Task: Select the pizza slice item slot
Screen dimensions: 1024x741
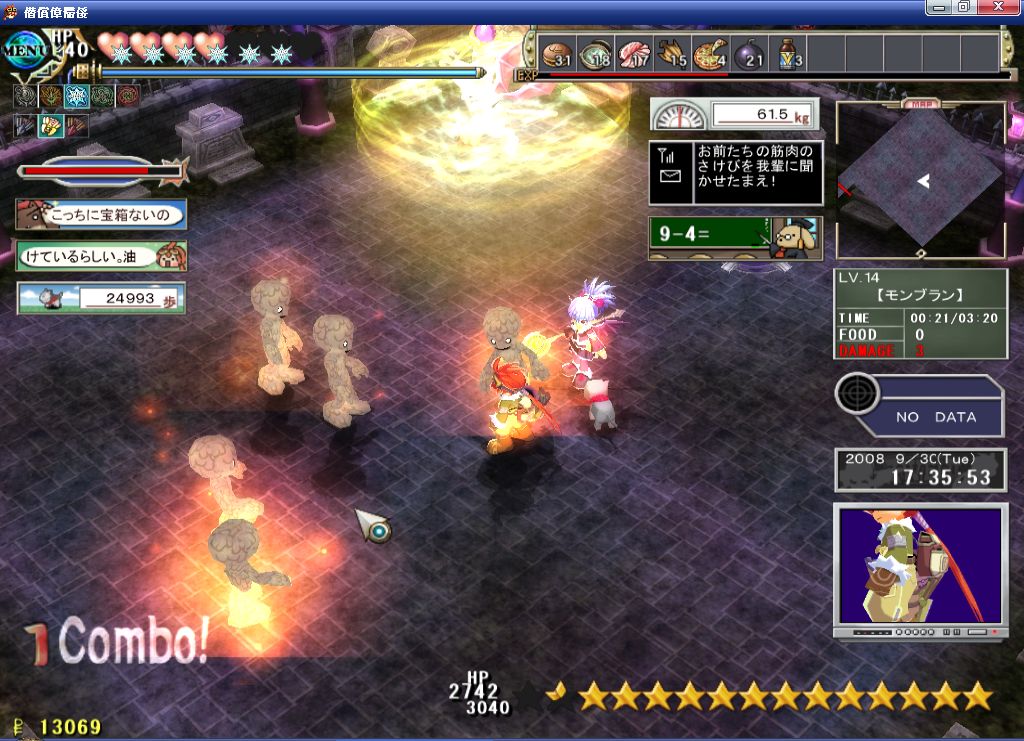Action: [710, 54]
